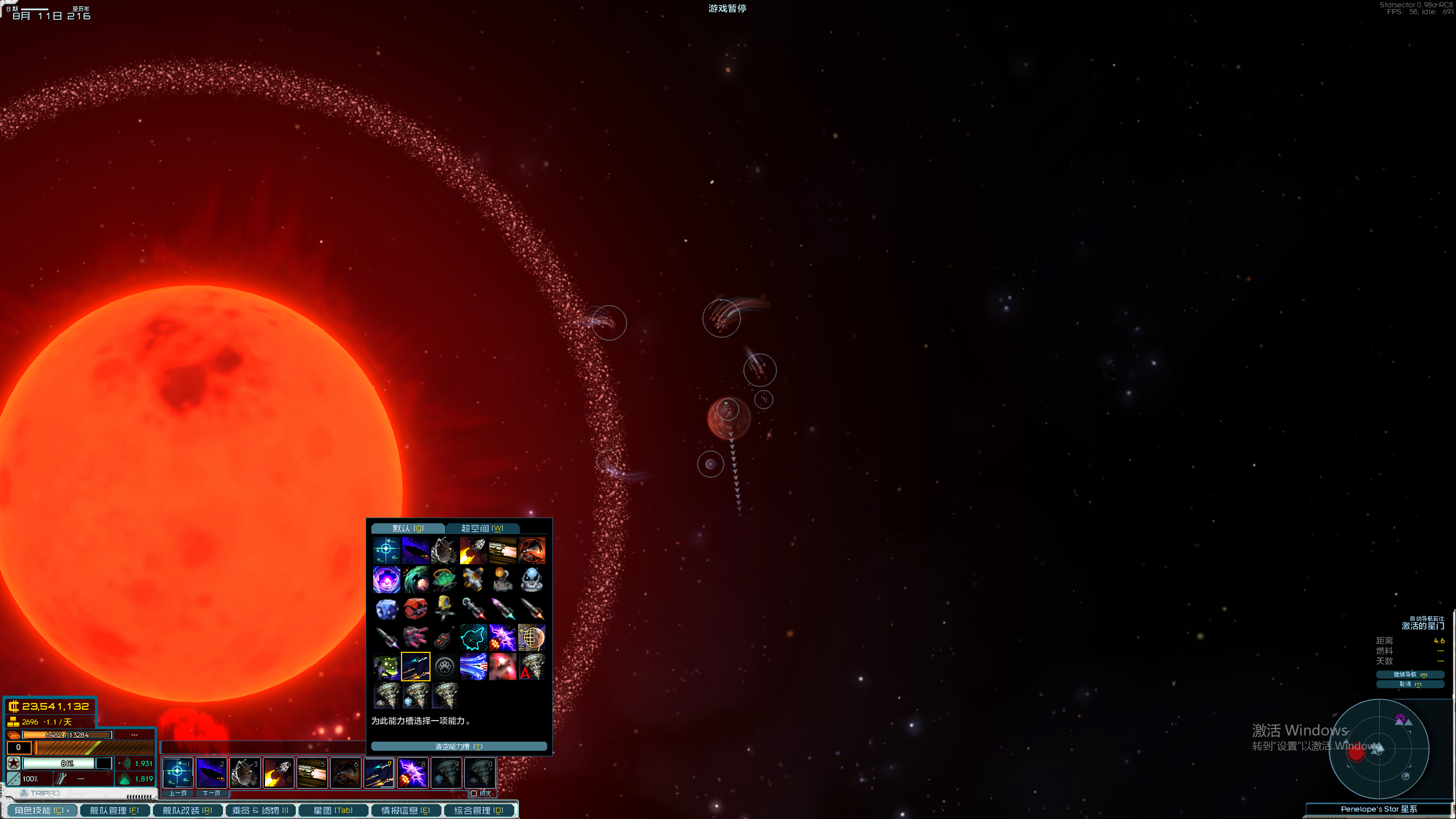Click the 清空能力槽 clear slot button
Image resolution: width=1456 pixels, height=819 pixels.
point(458,746)
